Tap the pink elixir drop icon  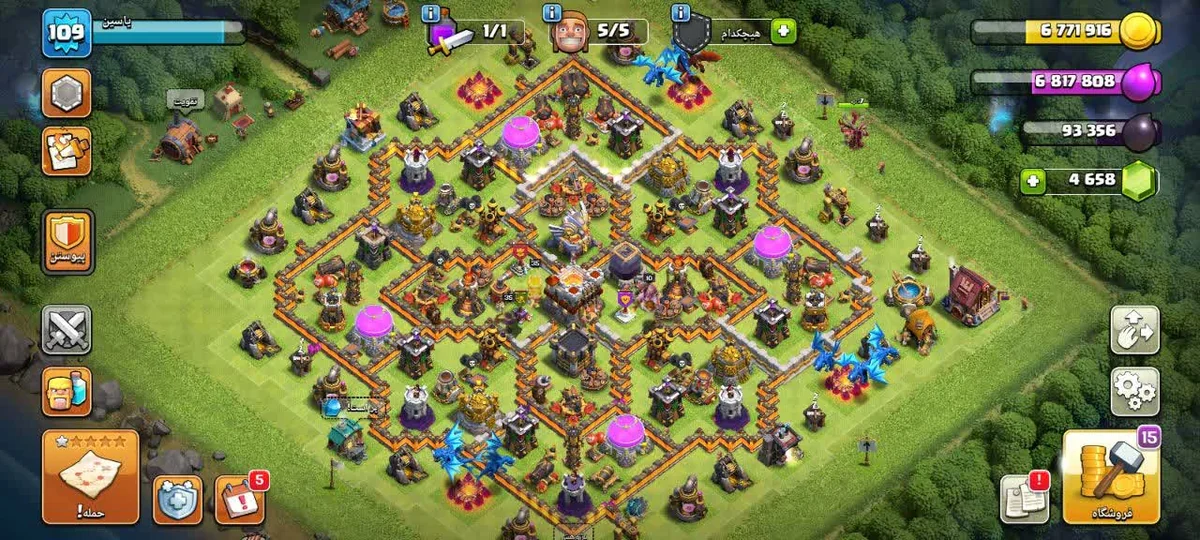1138,84
